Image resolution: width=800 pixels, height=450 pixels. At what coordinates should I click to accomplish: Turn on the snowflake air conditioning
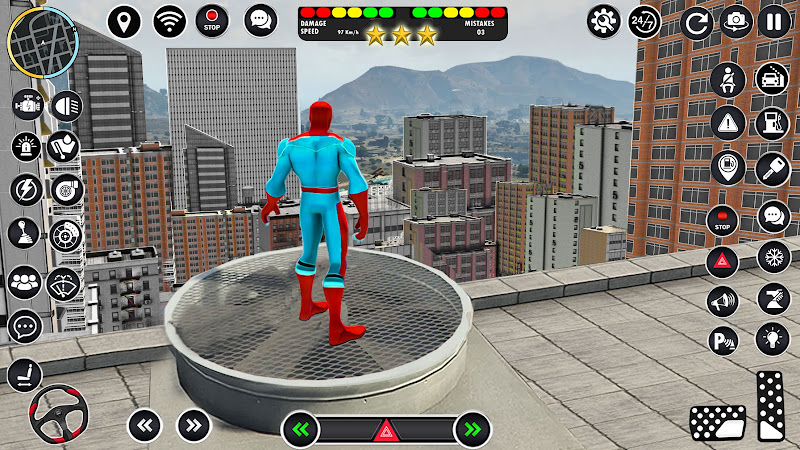pyautogui.click(x=773, y=256)
